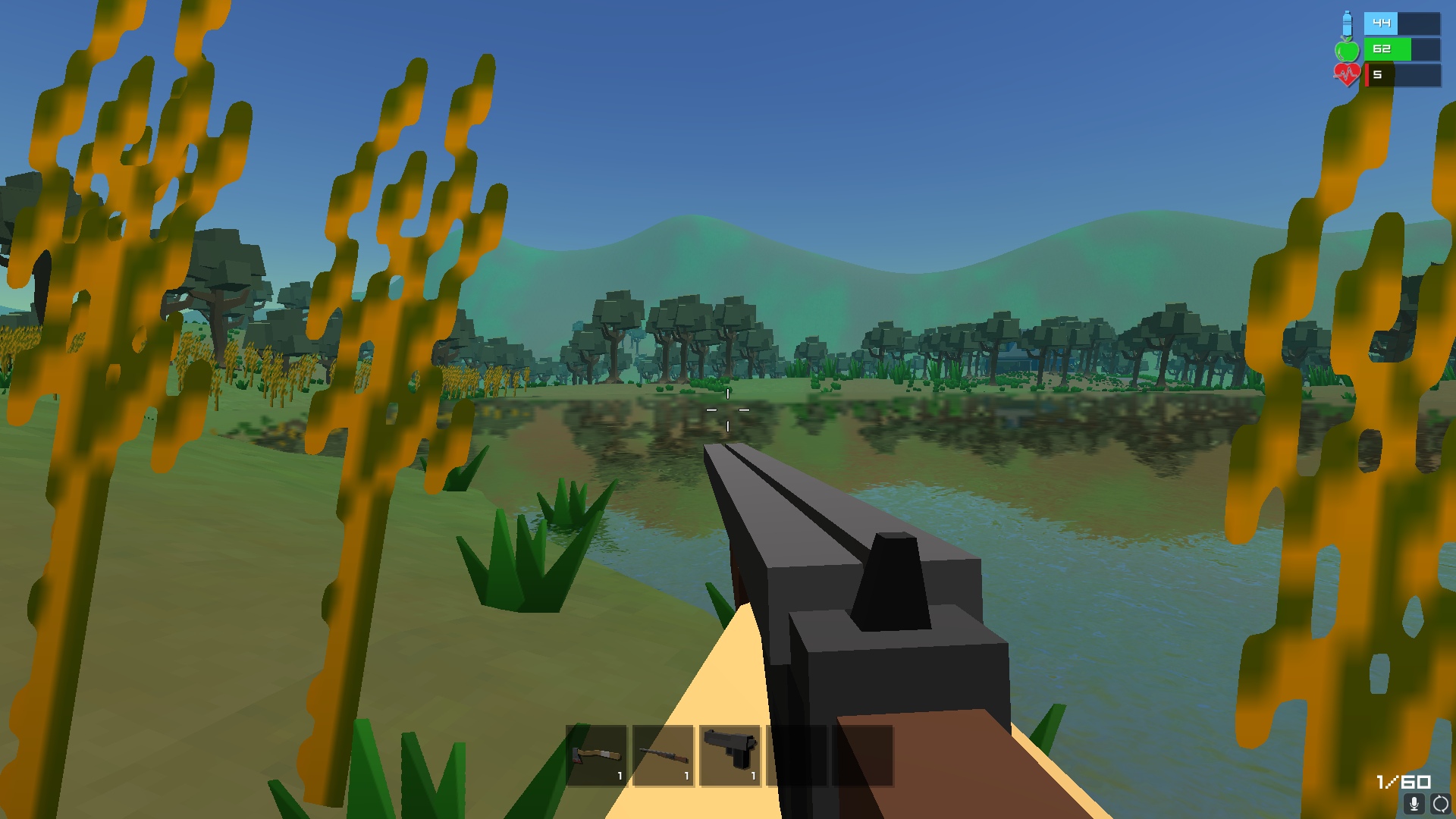The width and height of the screenshot is (1456, 819).
Task: Click the blue hydration bar showing 44
Action: (x=1399, y=24)
